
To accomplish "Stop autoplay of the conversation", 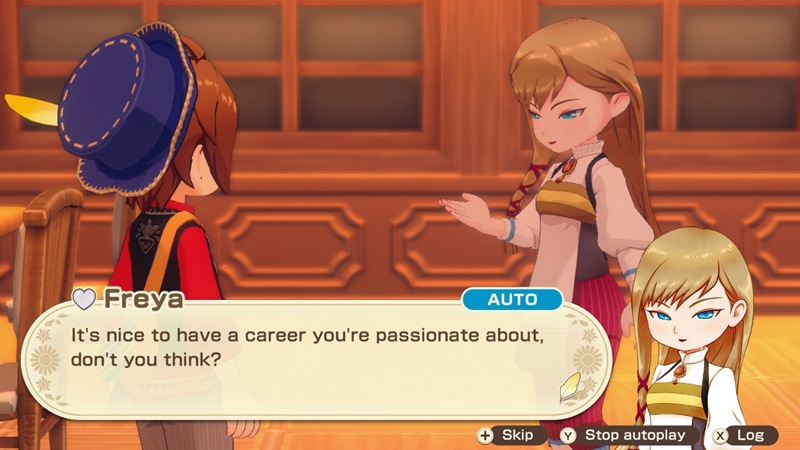I will tap(627, 435).
